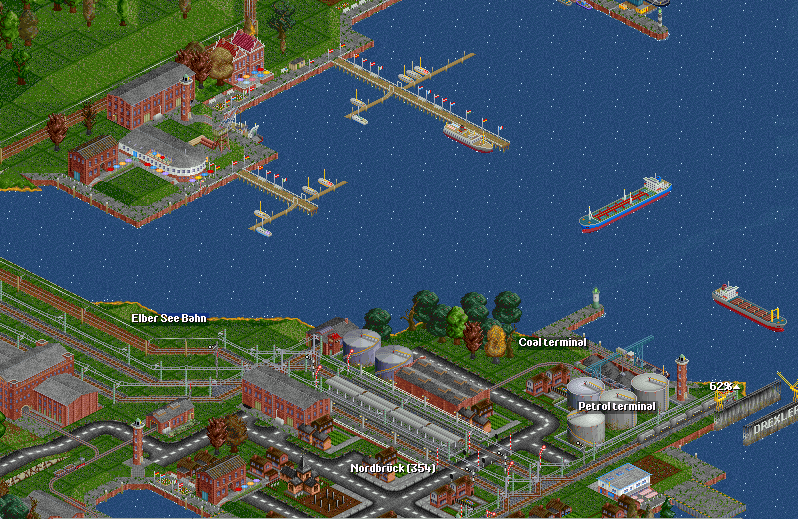This screenshot has width=798, height=519.
Task: Open the Coal terminal station label
Action: (x=552, y=342)
